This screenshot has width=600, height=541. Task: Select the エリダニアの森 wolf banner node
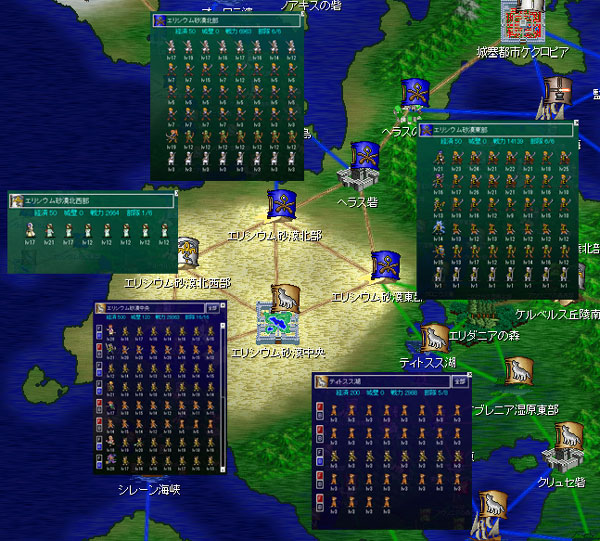pos(517,370)
